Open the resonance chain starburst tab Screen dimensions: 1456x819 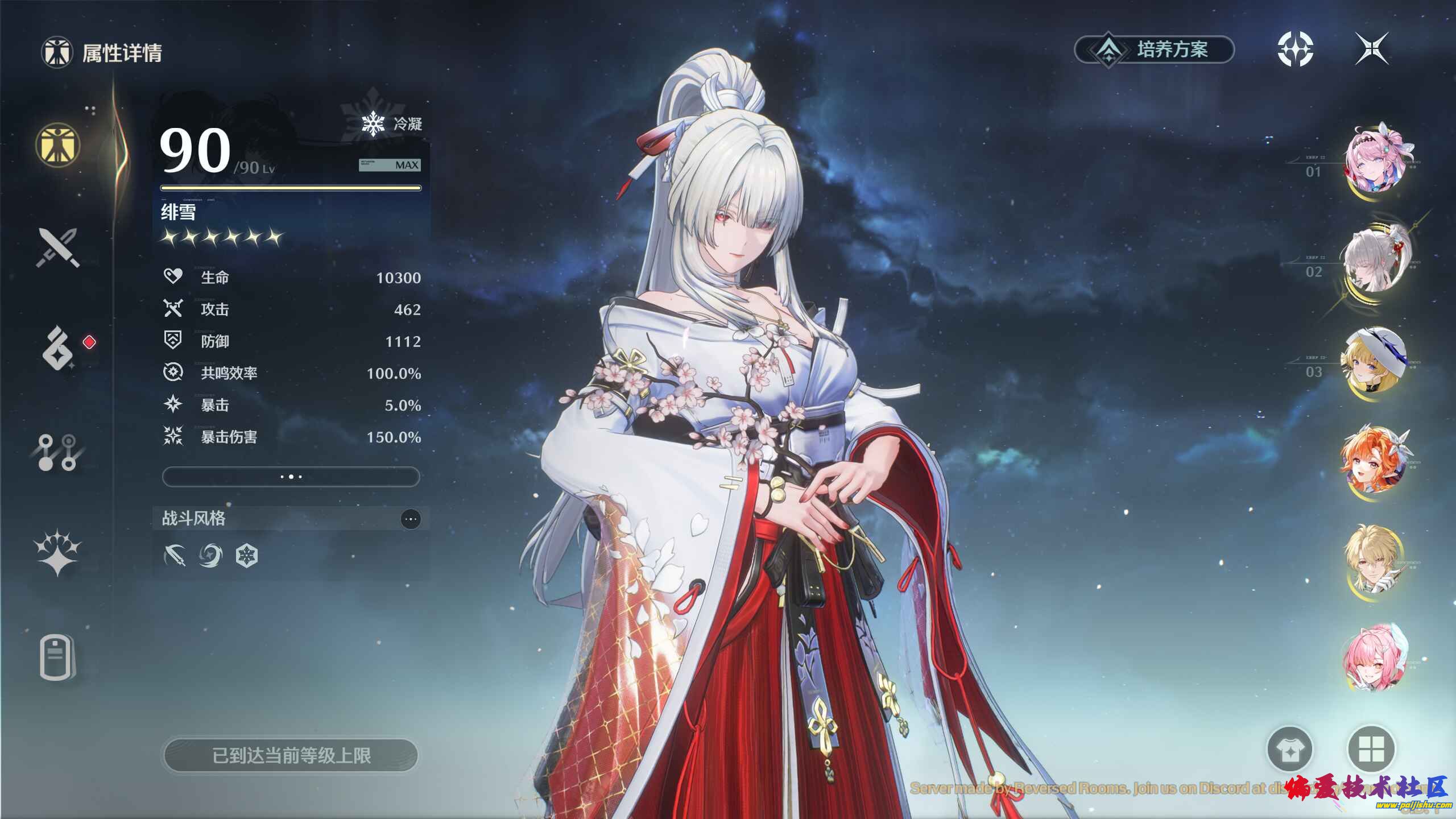pyautogui.click(x=57, y=553)
